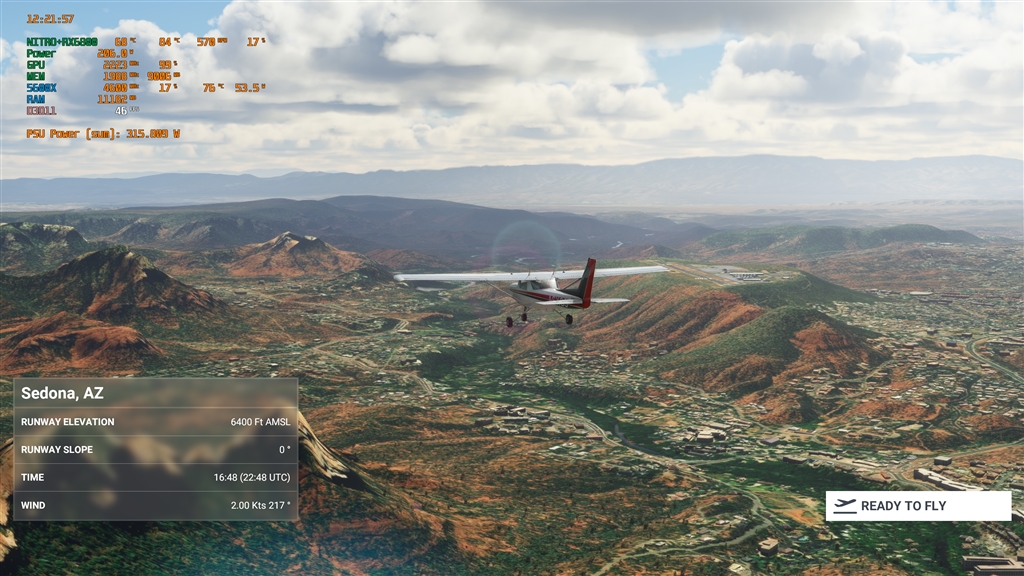Click the Ready to Fly button
The width and height of the screenshot is (1024, 576).
[x=918, y=506]
